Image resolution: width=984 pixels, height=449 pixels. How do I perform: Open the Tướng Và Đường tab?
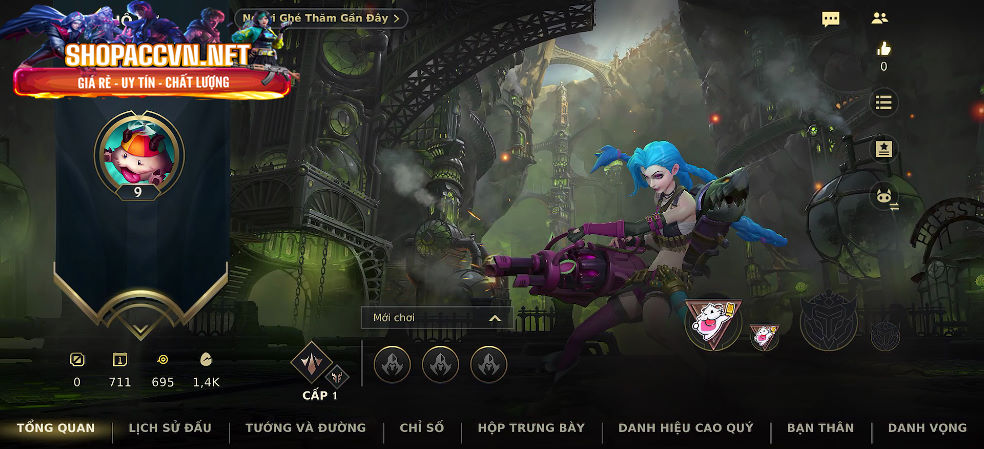[306, 428]
